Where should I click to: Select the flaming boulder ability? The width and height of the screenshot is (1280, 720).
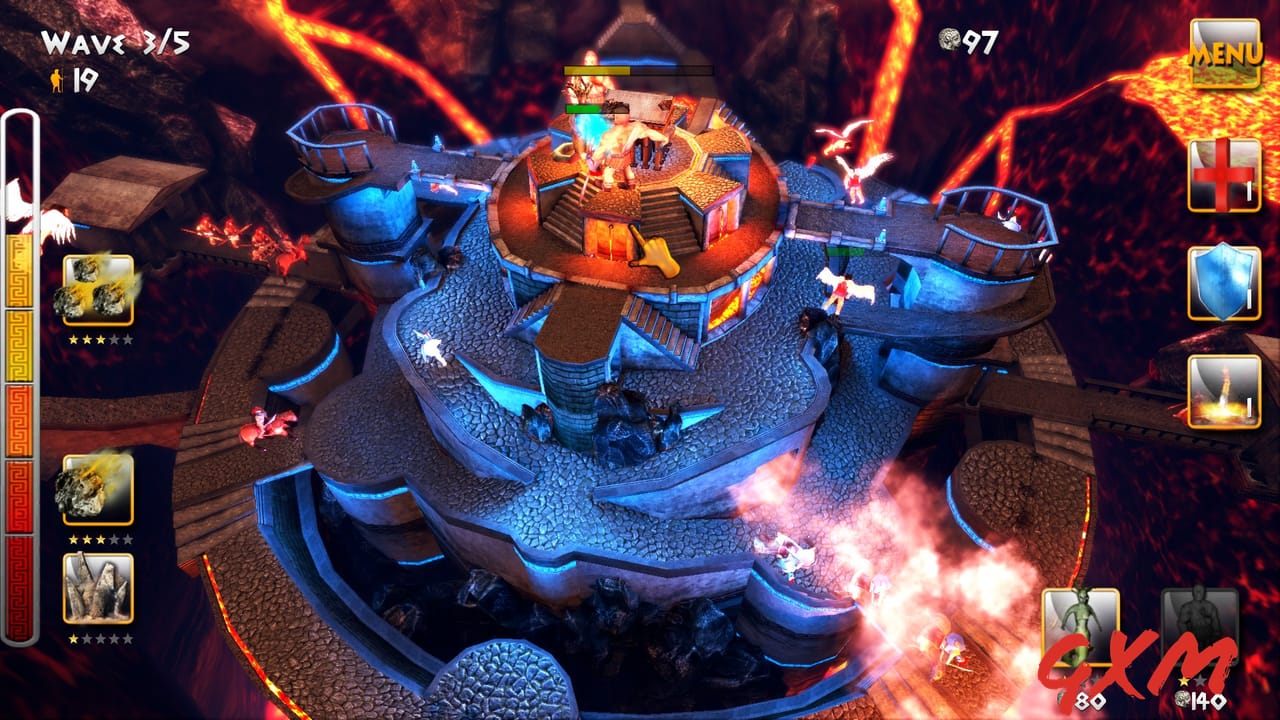[101, 490]
